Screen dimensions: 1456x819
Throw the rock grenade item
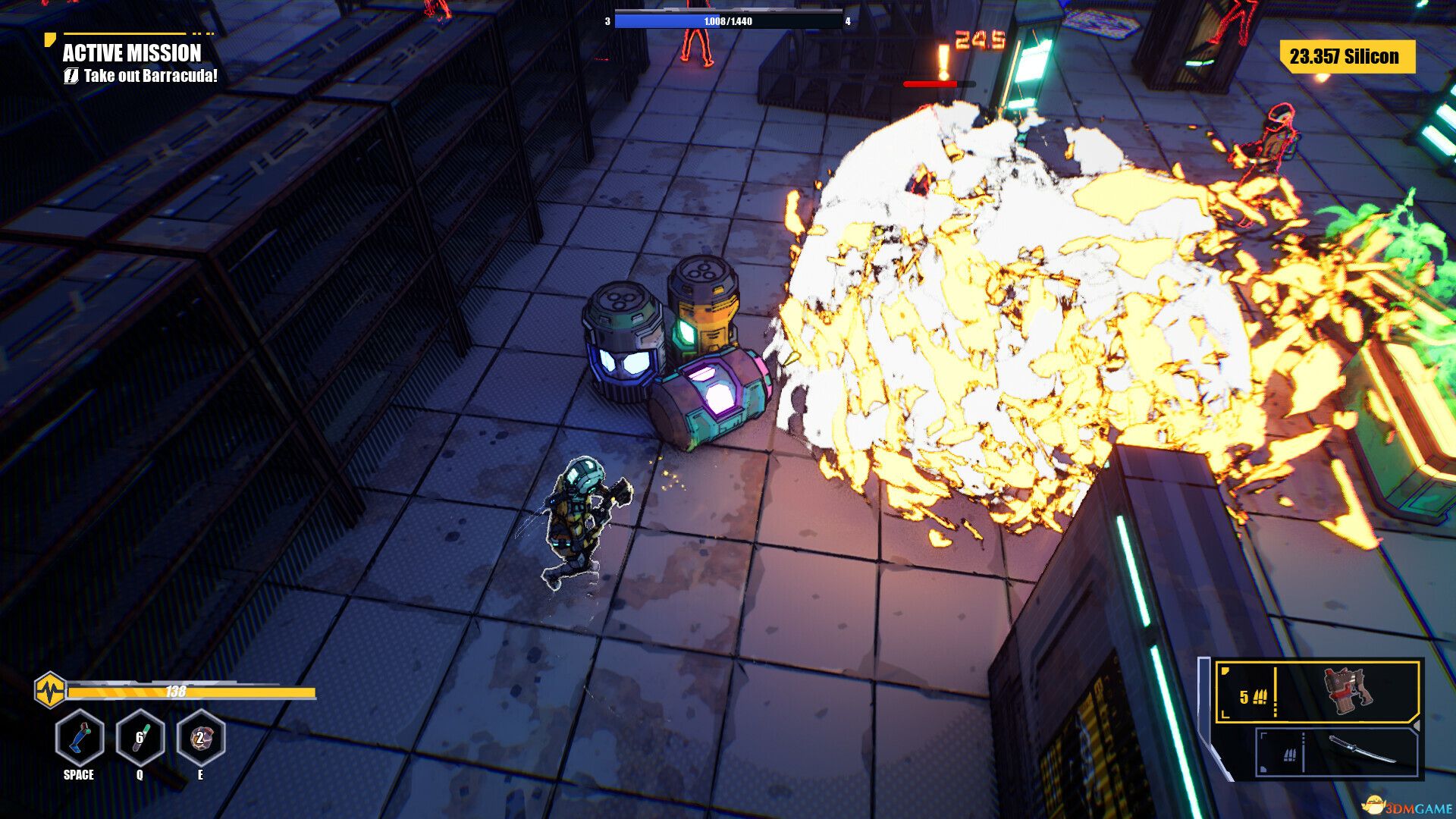[200, 738]
